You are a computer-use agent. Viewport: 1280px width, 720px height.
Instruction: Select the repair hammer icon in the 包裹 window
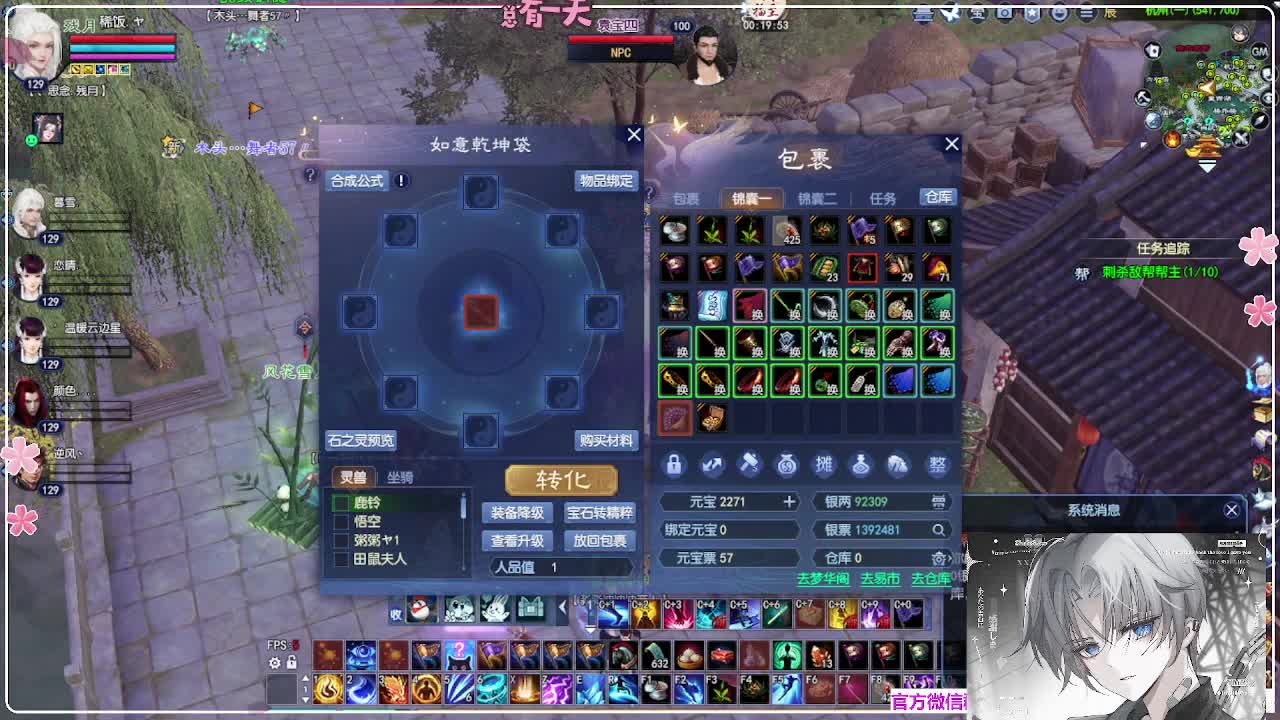[x=751, y=463]
